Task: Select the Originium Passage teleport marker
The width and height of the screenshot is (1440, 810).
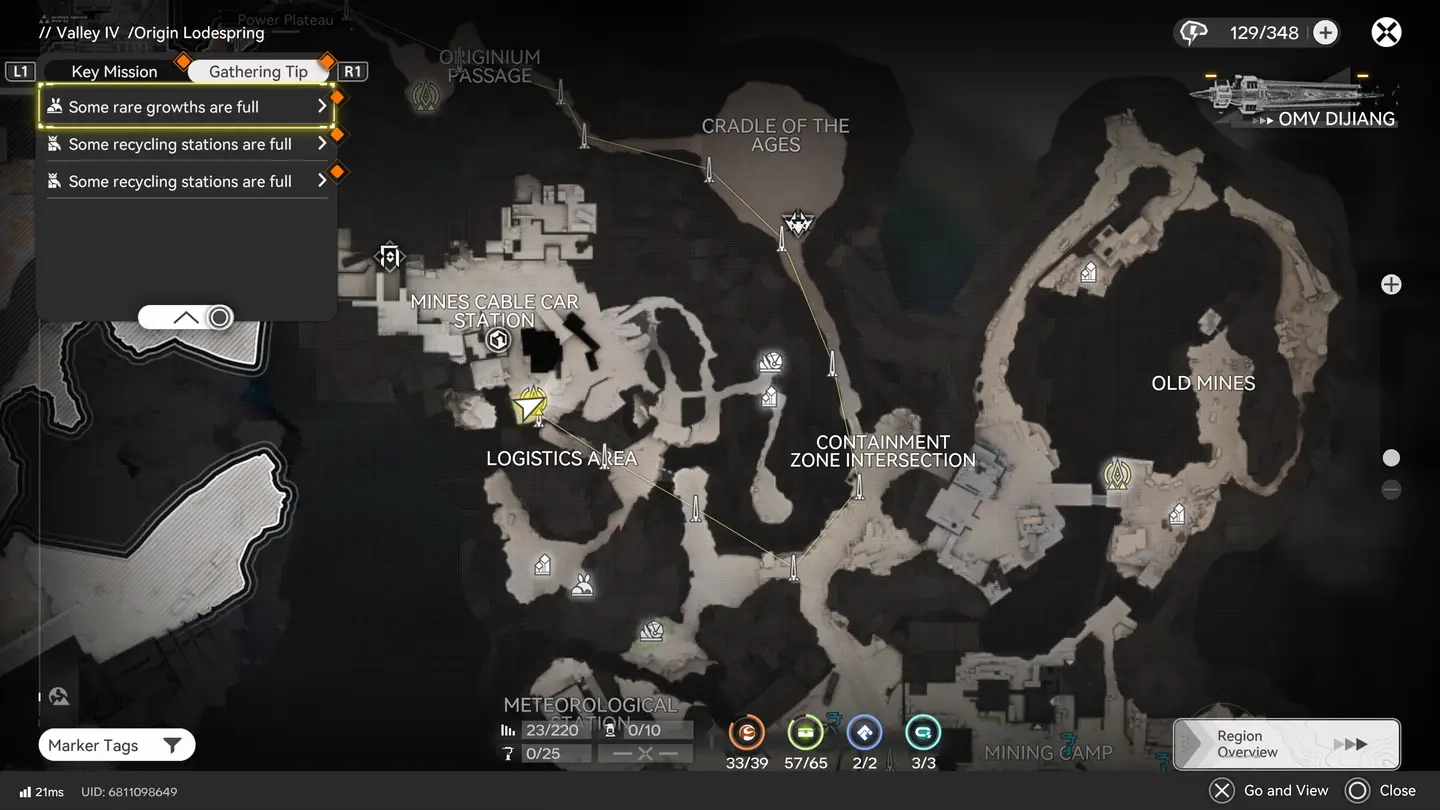Action: tap(426, 96)
